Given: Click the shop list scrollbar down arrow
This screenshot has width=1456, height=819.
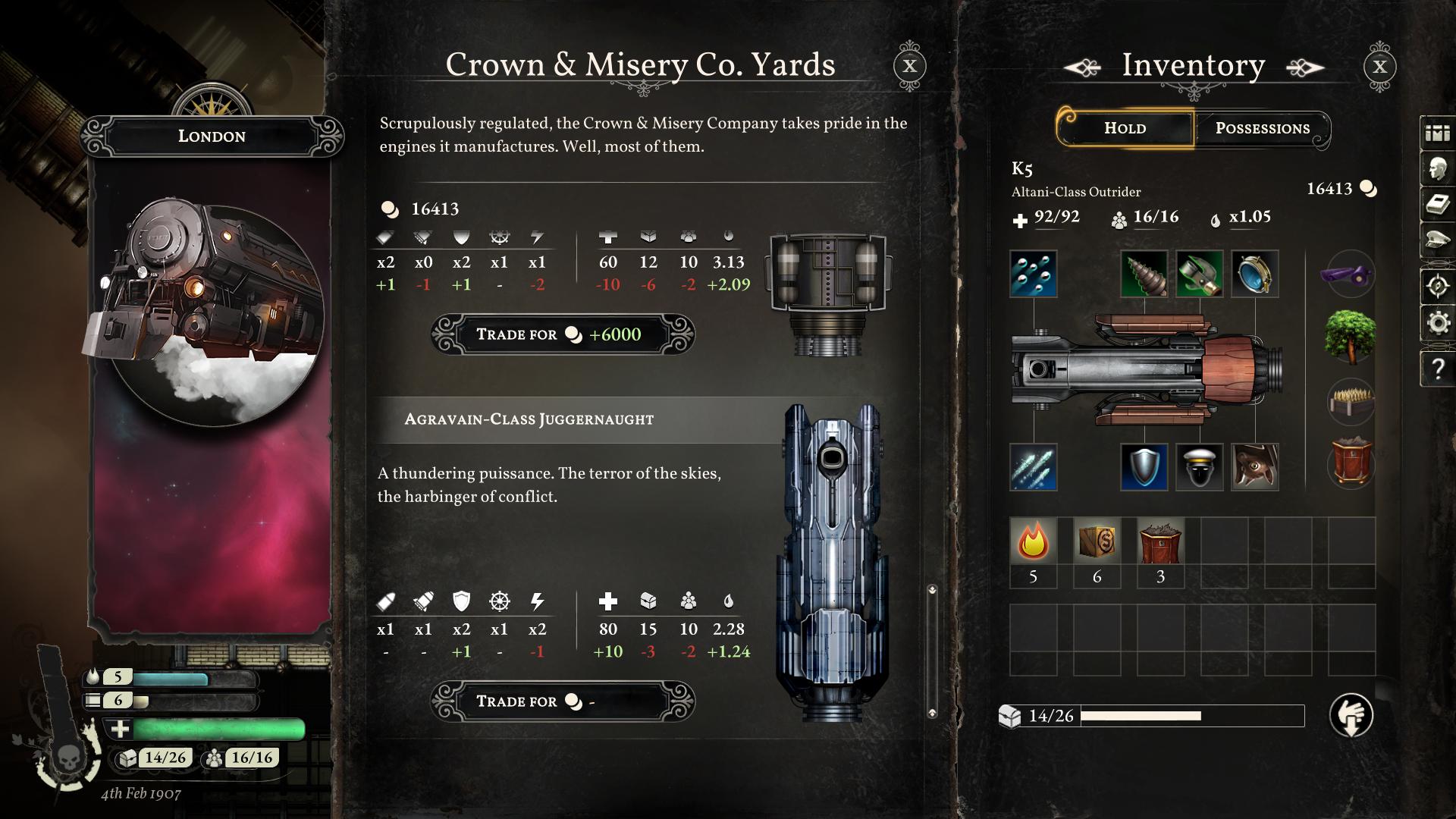Looking at the screenshot, I should click(932, 713).
